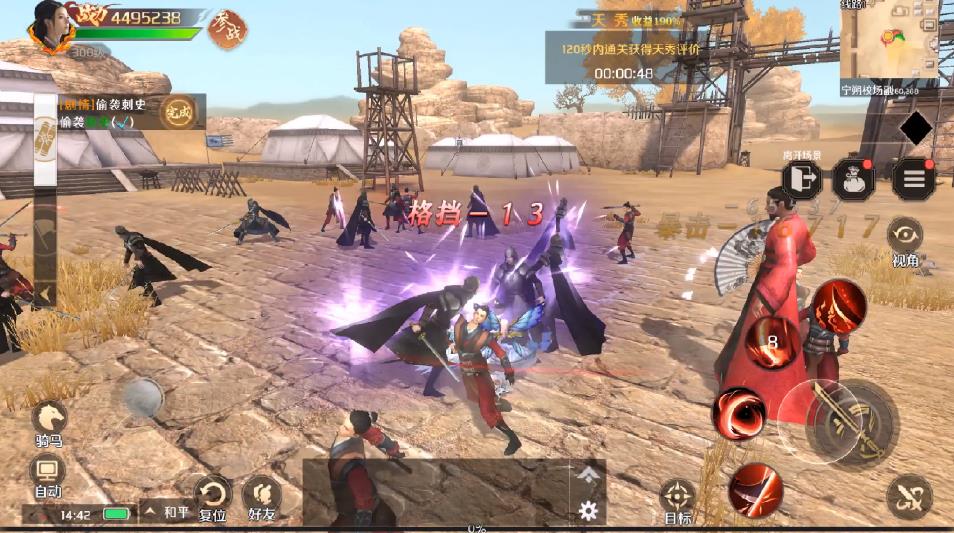This screenshot has width=954, height=533.
Task: Reset position with the 复位 button
Action: point(212,493)
